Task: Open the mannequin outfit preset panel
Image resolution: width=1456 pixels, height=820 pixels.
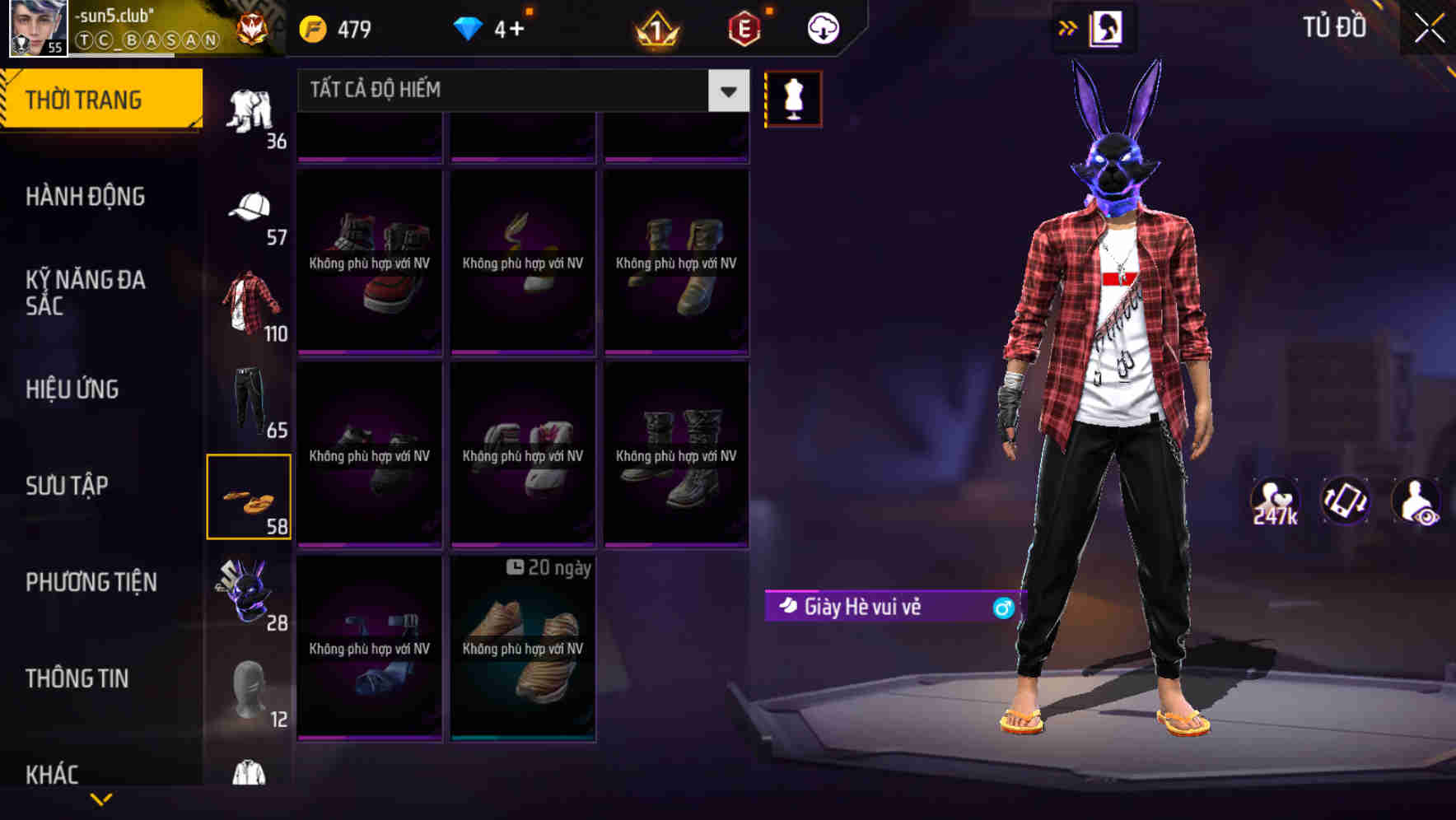Action: pos(793,97)
